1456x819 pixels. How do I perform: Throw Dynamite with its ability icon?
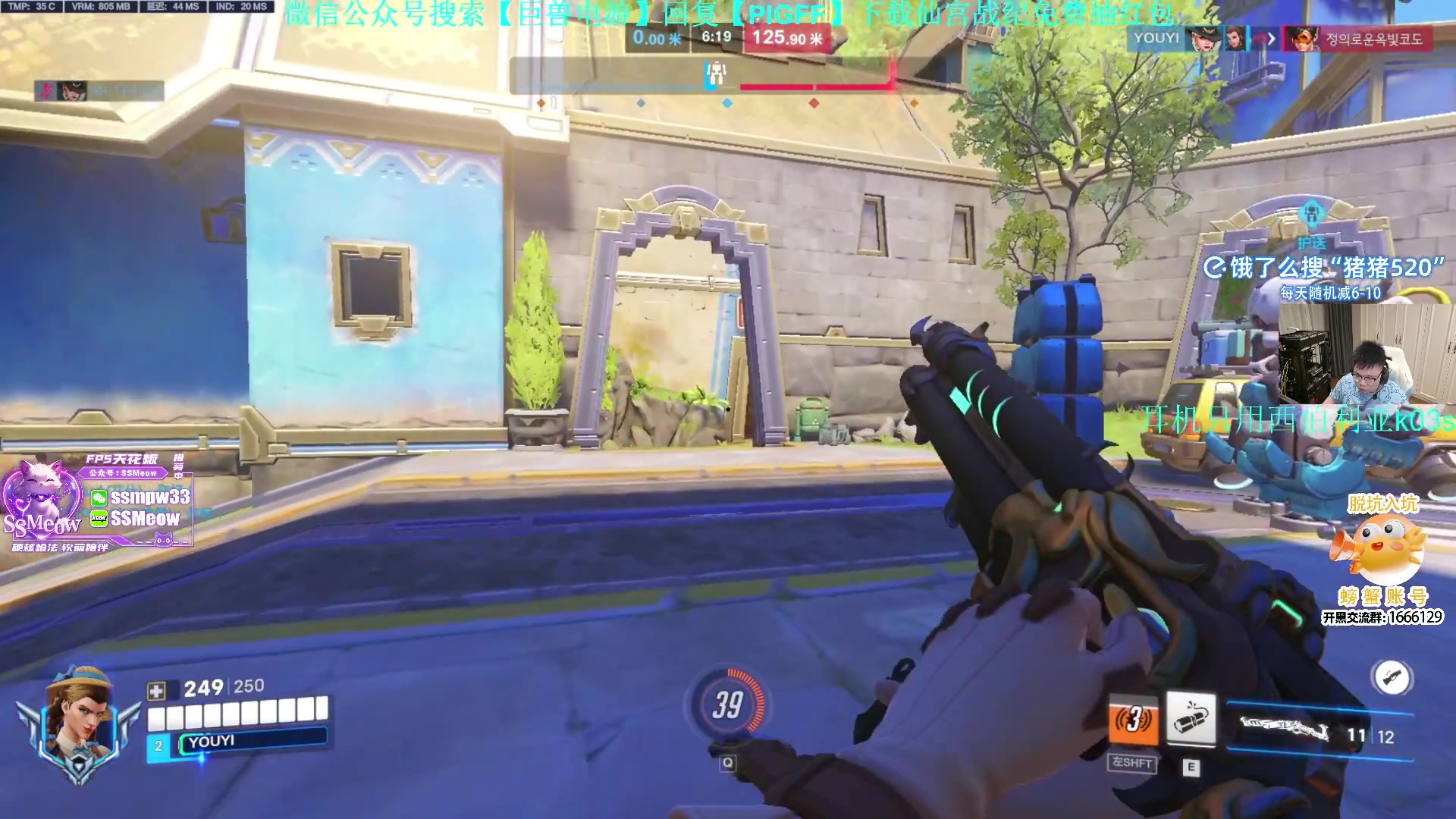tap(1190, 718)
